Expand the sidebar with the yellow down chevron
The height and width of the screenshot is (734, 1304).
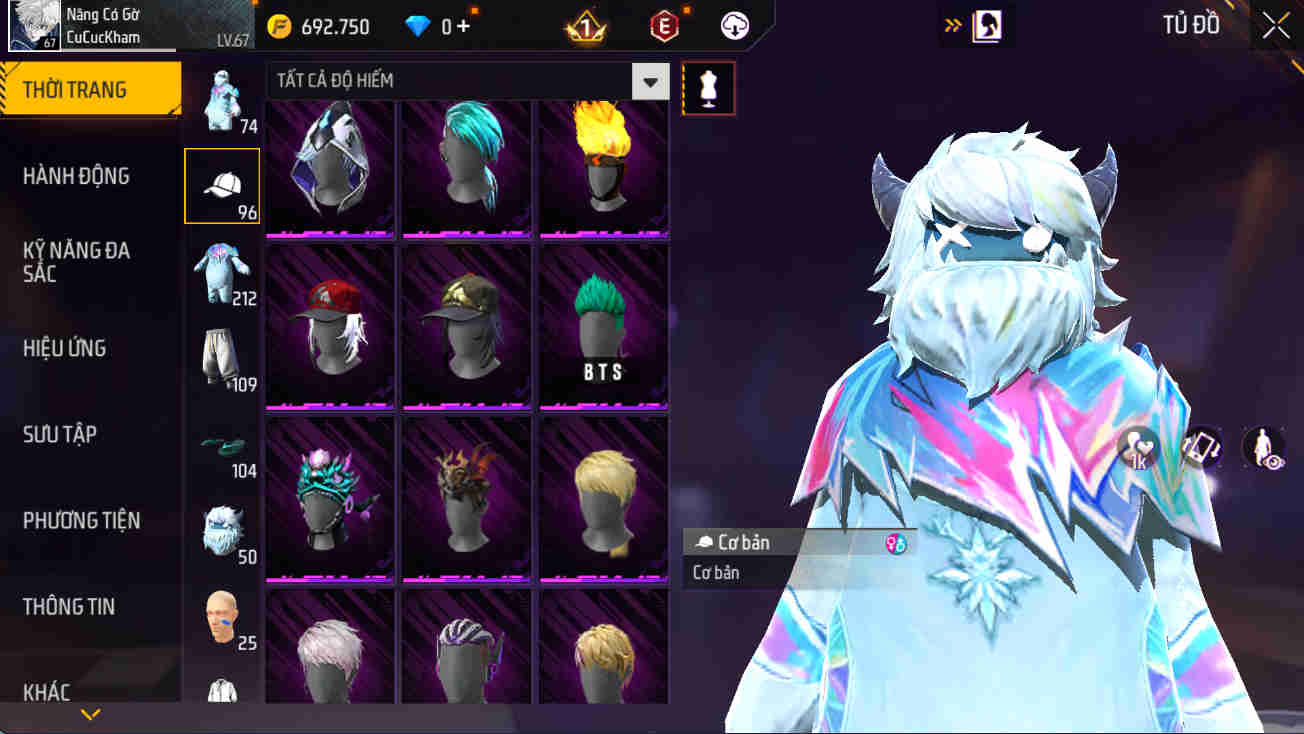92,715
